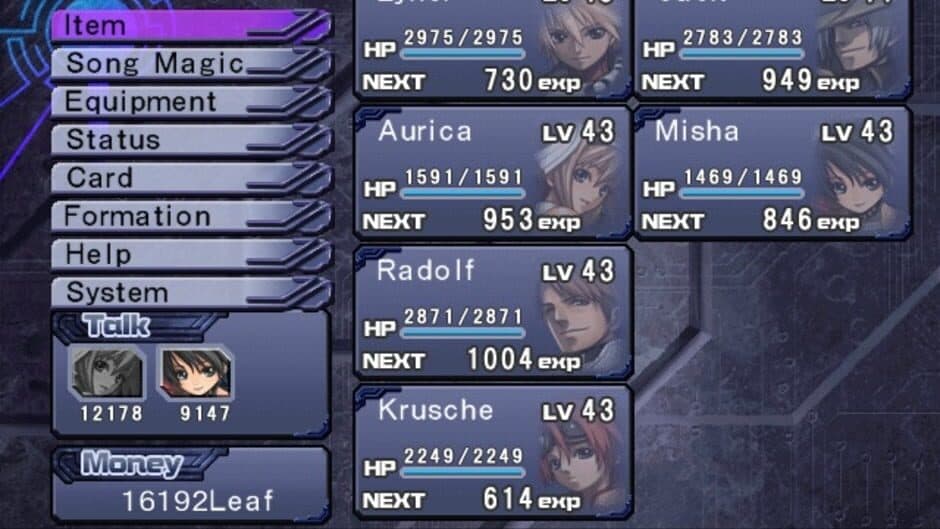Select the Song Magic menu entry
Viewport: 940px width, 529px height.
coord(190,64)
